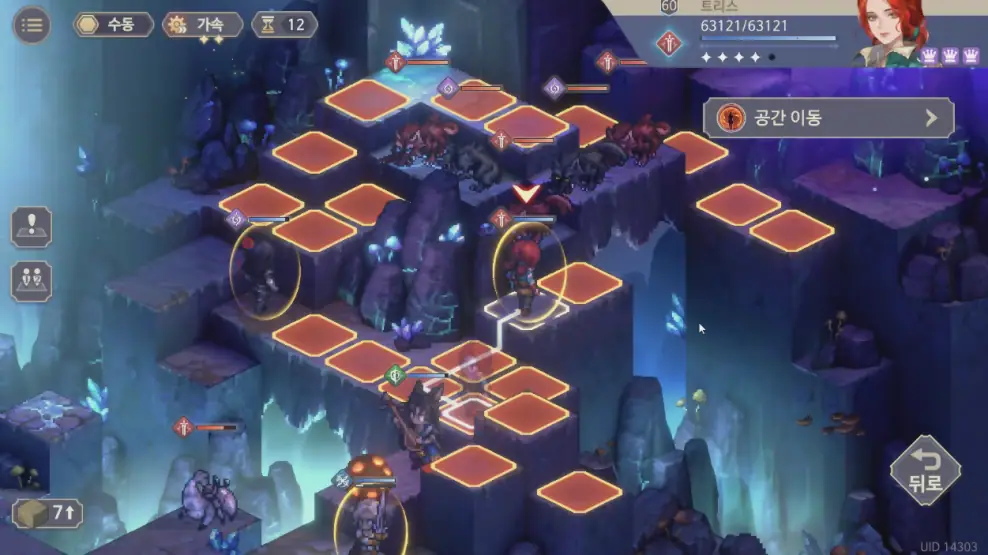Open the exclamation mark tile info icon
The height and width of the screenshot is (555, 988).
(x=31, y=226)
